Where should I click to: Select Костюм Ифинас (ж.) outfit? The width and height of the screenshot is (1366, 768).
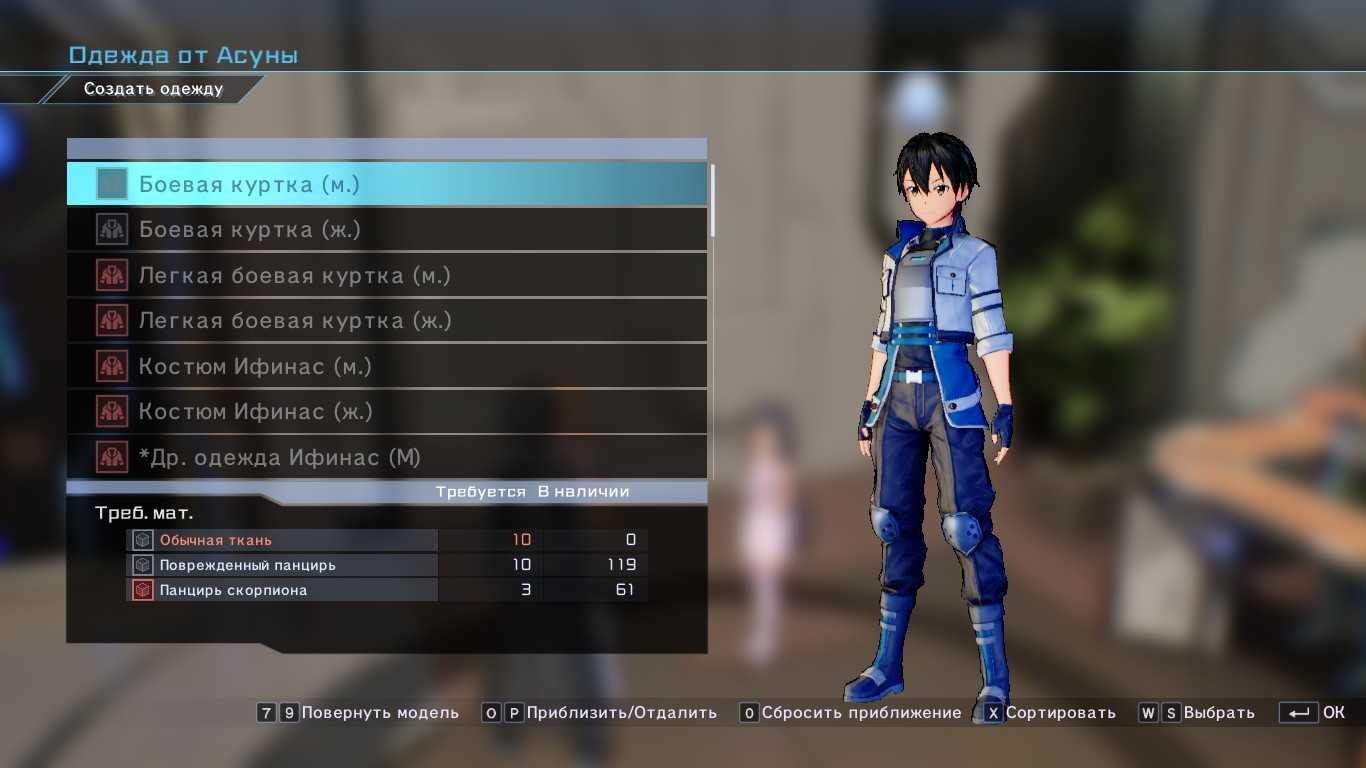pos(387,412)
